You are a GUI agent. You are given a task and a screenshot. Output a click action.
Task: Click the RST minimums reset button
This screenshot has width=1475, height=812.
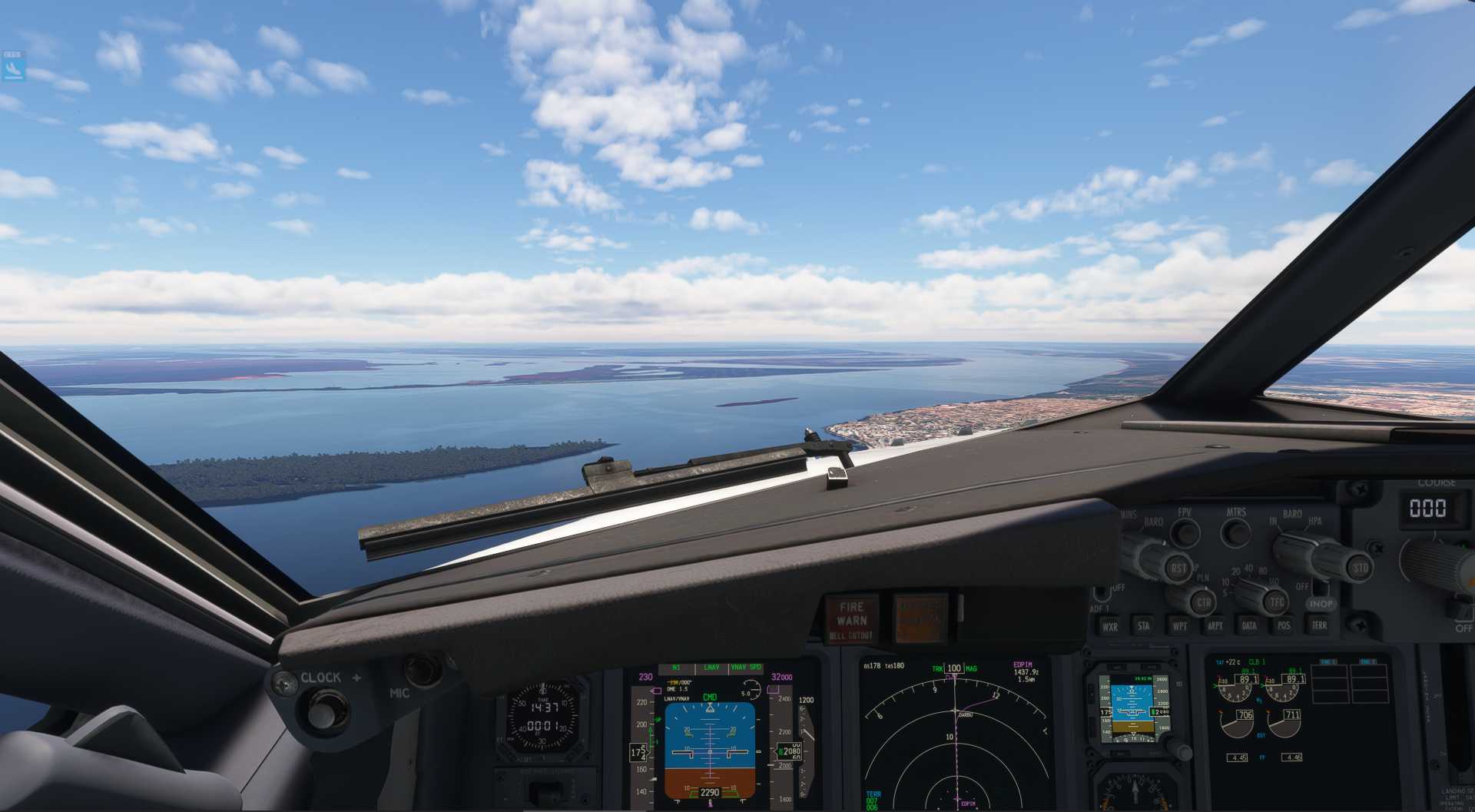click(x=1178, y=569)
